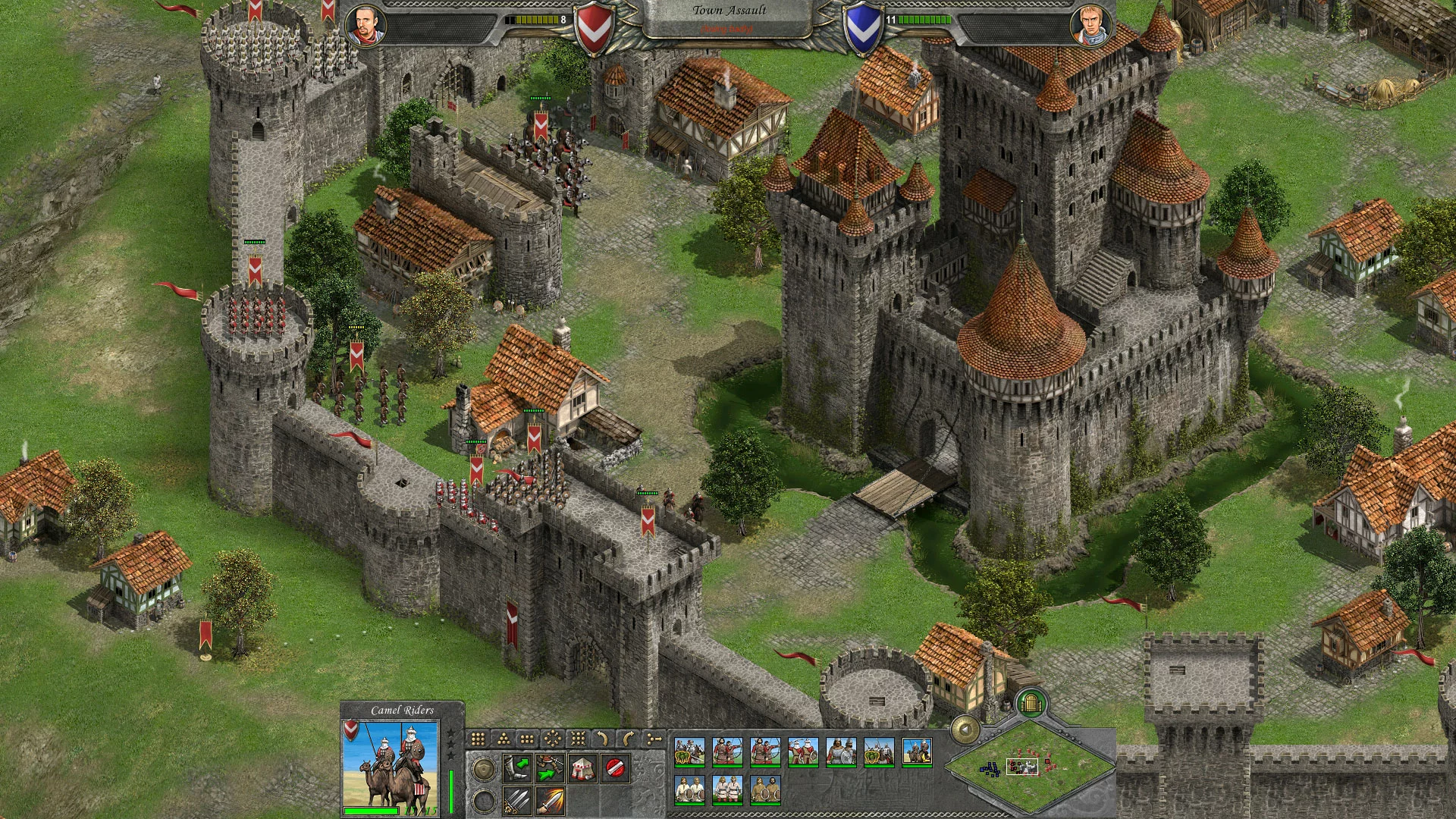Click the green castle gate button
Image resolution: width=1456 pixels, height=819 pixels.
pyautogui.click(x=1031, y=702)
